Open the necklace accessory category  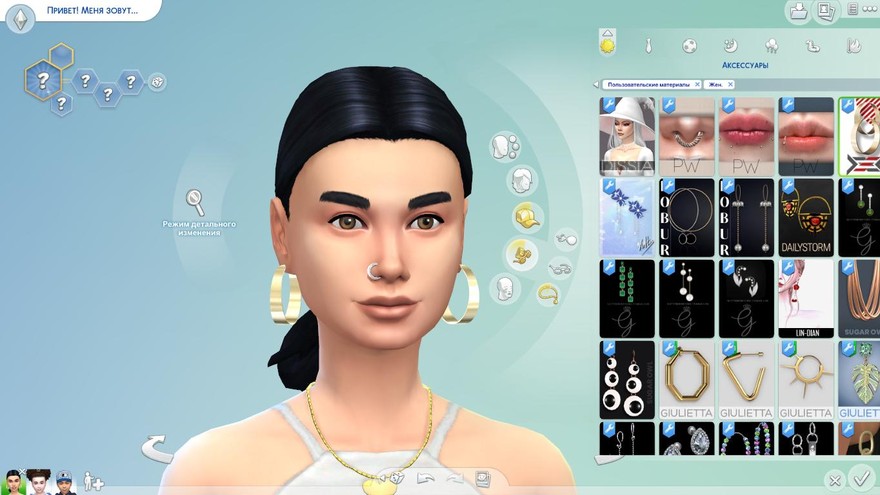point(548,293)
